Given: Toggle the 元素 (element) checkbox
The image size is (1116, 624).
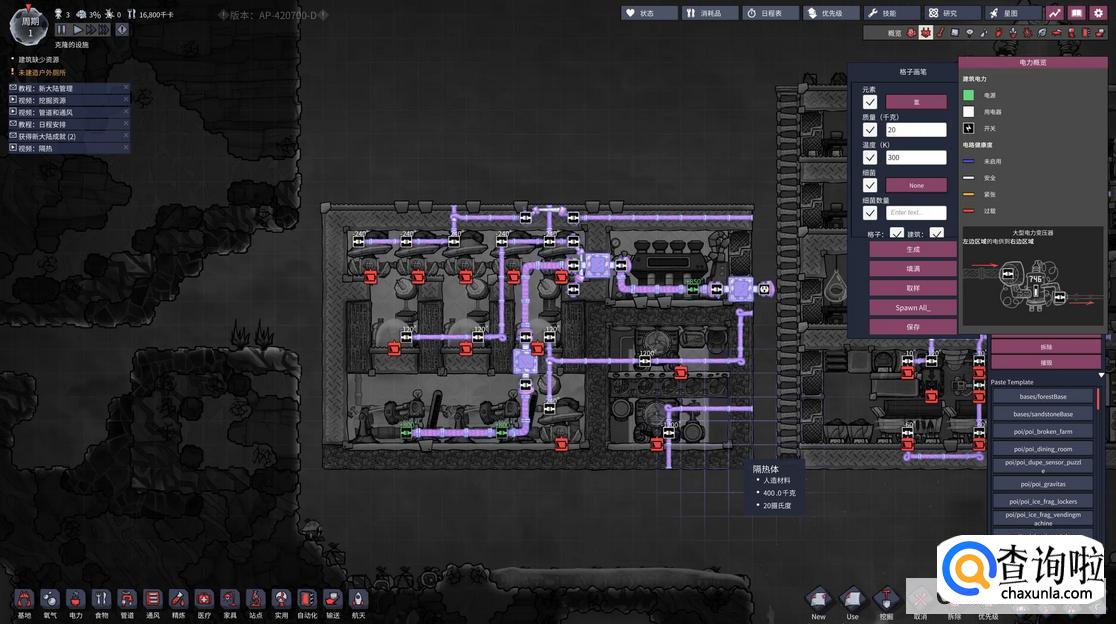Looking at the screenshot, I should click(x=870, y=102).
